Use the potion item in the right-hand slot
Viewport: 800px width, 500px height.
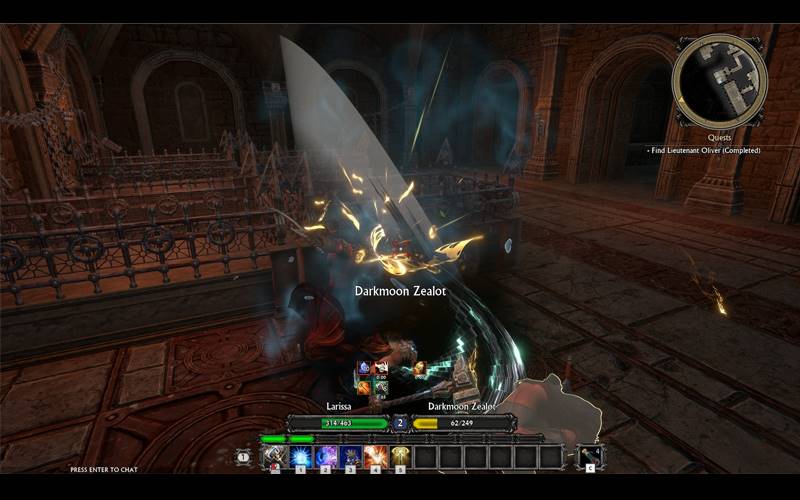click(590, 457)
